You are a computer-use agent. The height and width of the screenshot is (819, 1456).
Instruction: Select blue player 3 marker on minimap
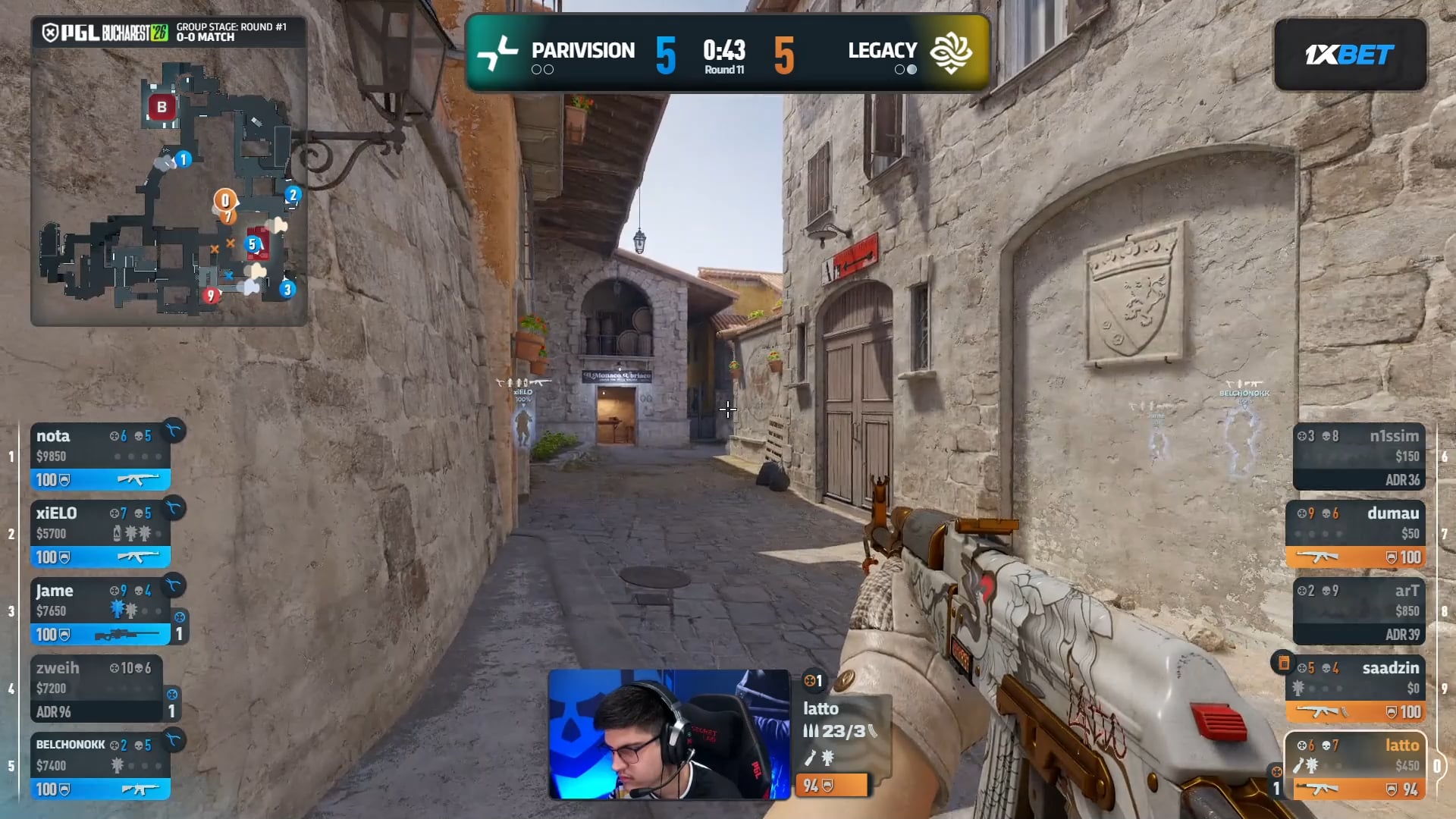[x=287, y=289]
